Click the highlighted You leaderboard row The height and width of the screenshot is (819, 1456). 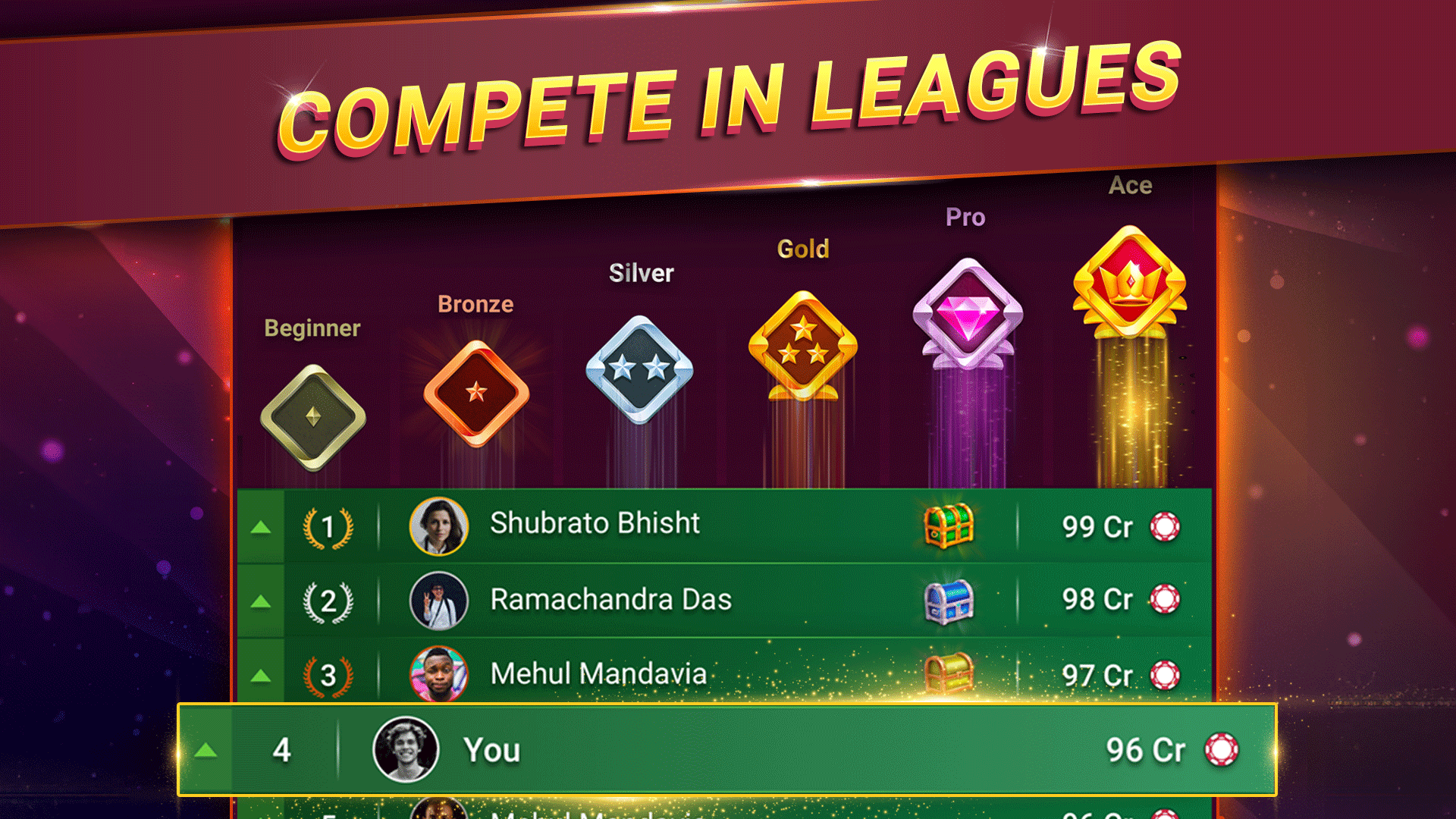click(720, 749)
